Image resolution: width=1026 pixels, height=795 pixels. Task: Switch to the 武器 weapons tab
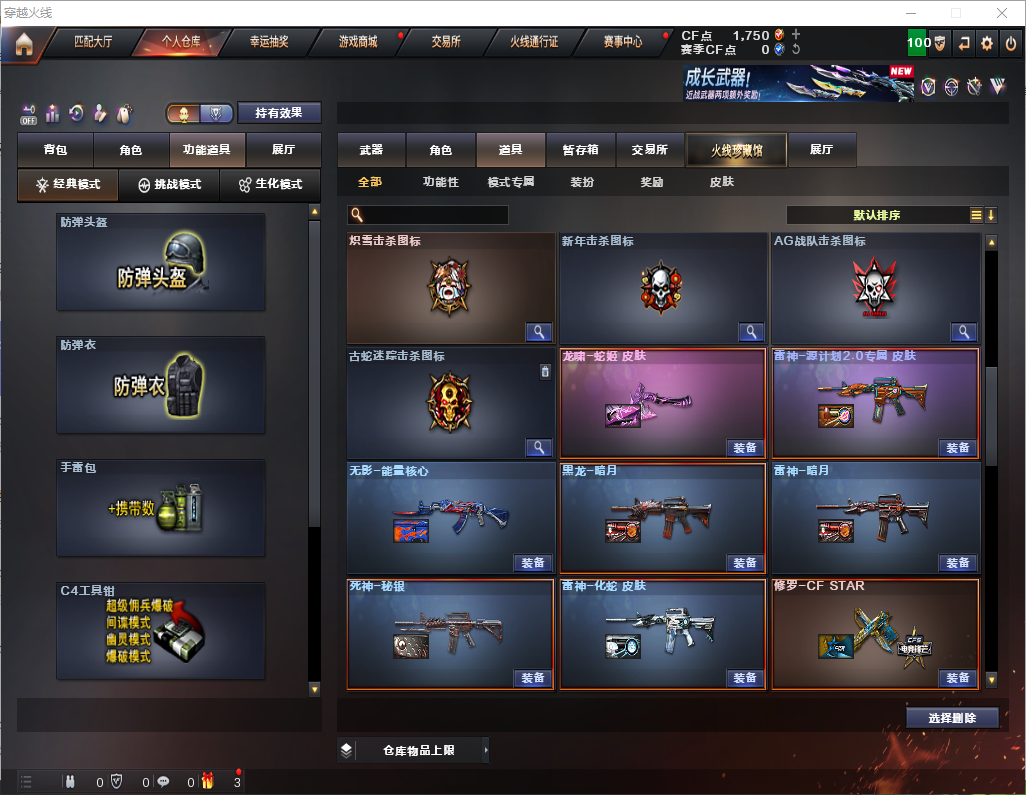[x=371, y=150]
